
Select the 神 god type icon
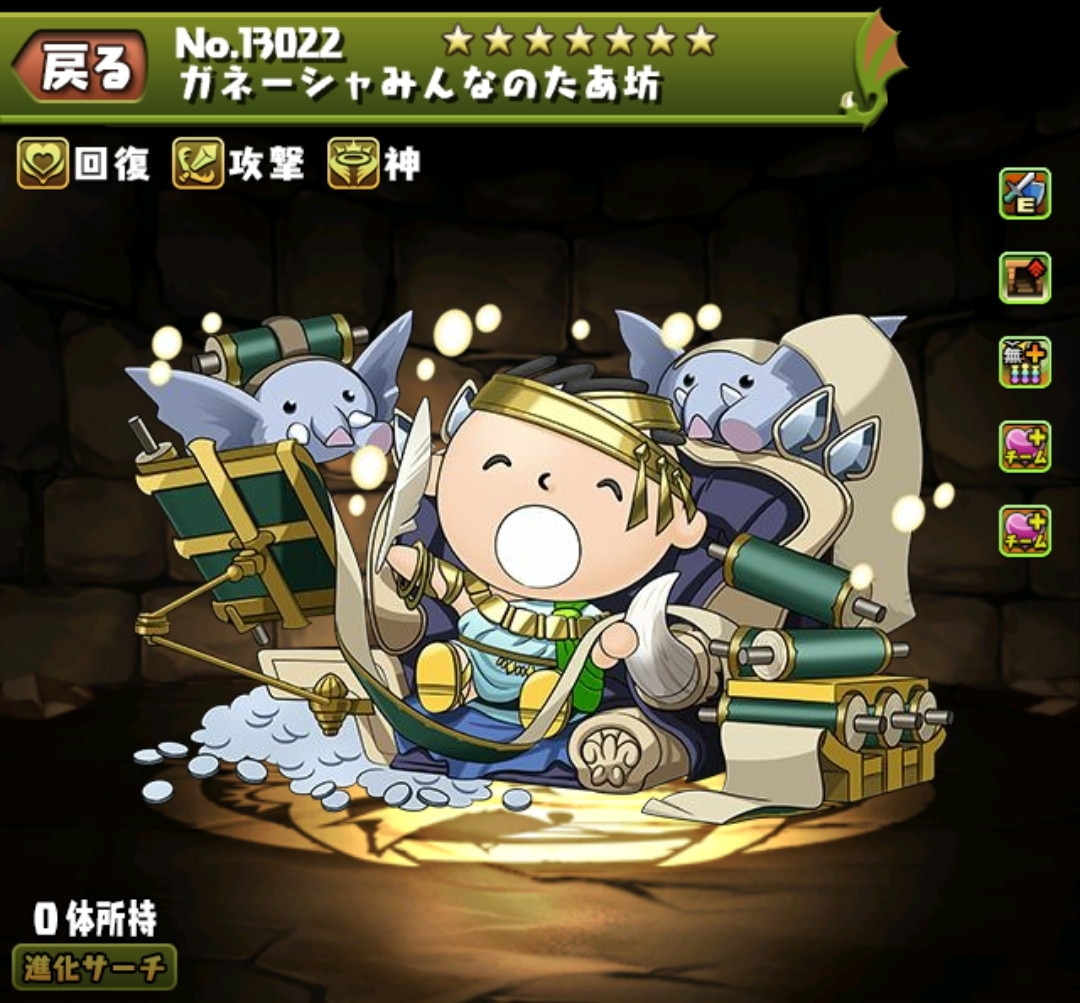353,163
